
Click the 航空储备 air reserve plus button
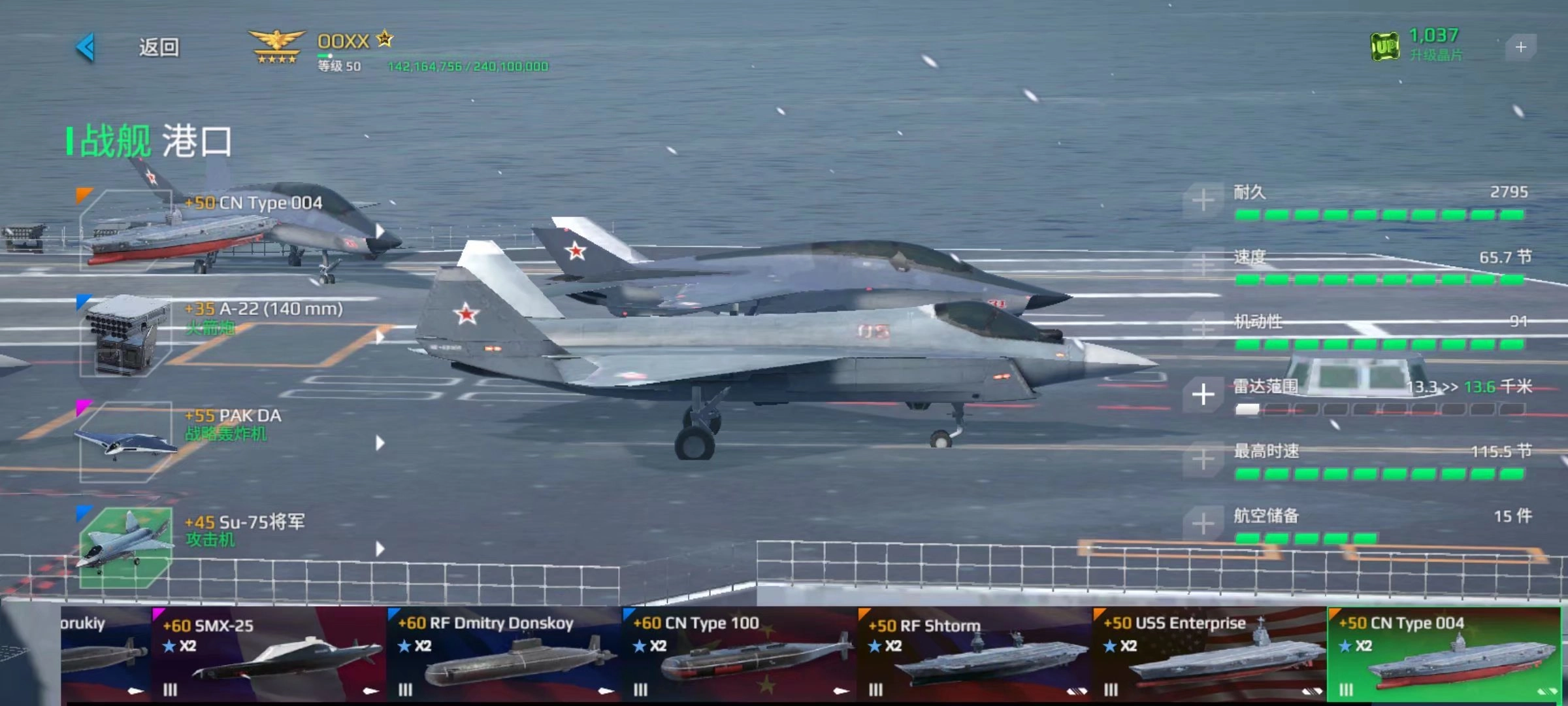click(x=1203, y=524)
